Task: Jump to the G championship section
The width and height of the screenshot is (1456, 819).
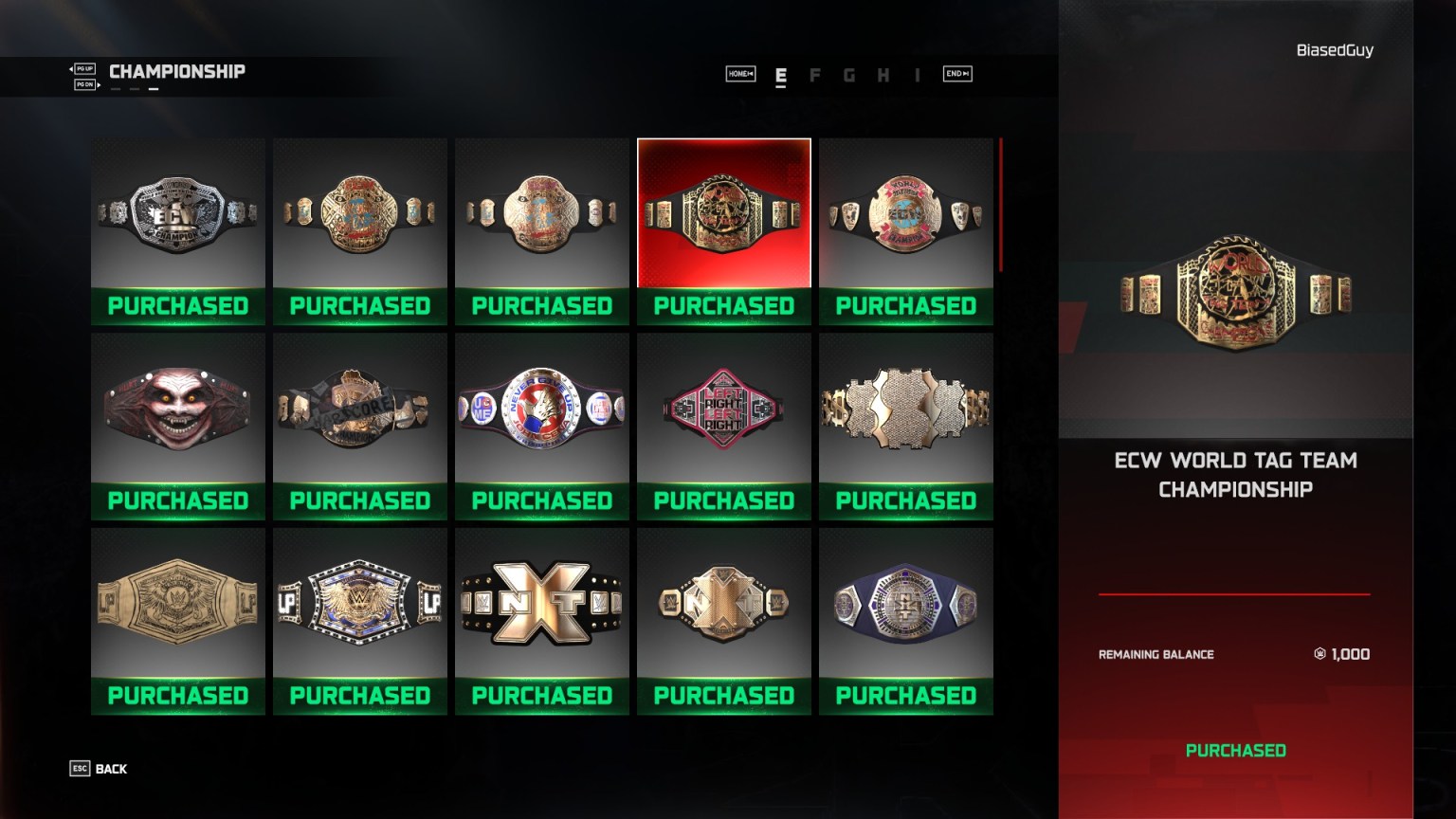Action: 848,74
